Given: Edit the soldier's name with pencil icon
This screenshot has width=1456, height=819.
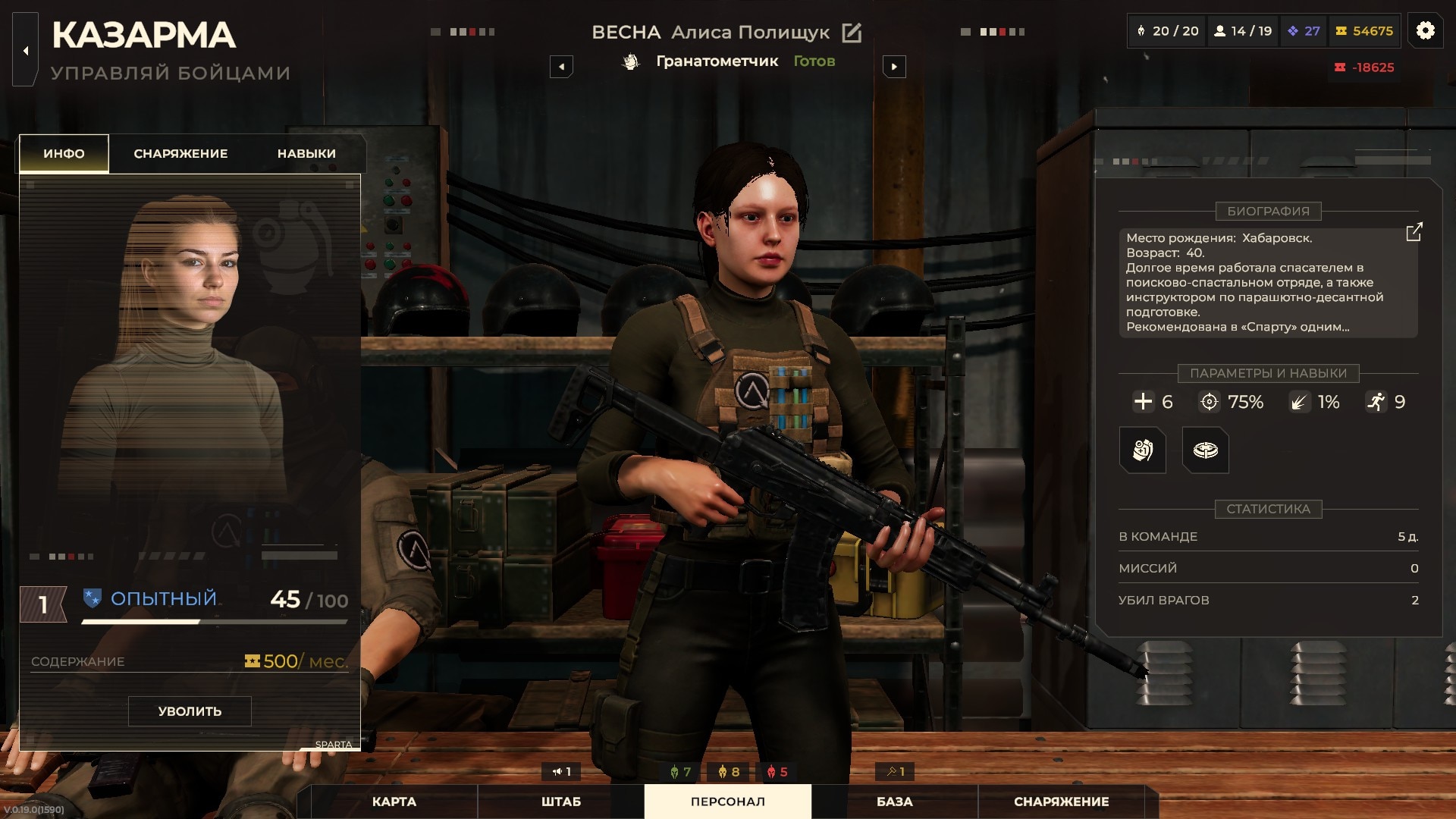Looking at the screenshot, I should tap(852, 33).
